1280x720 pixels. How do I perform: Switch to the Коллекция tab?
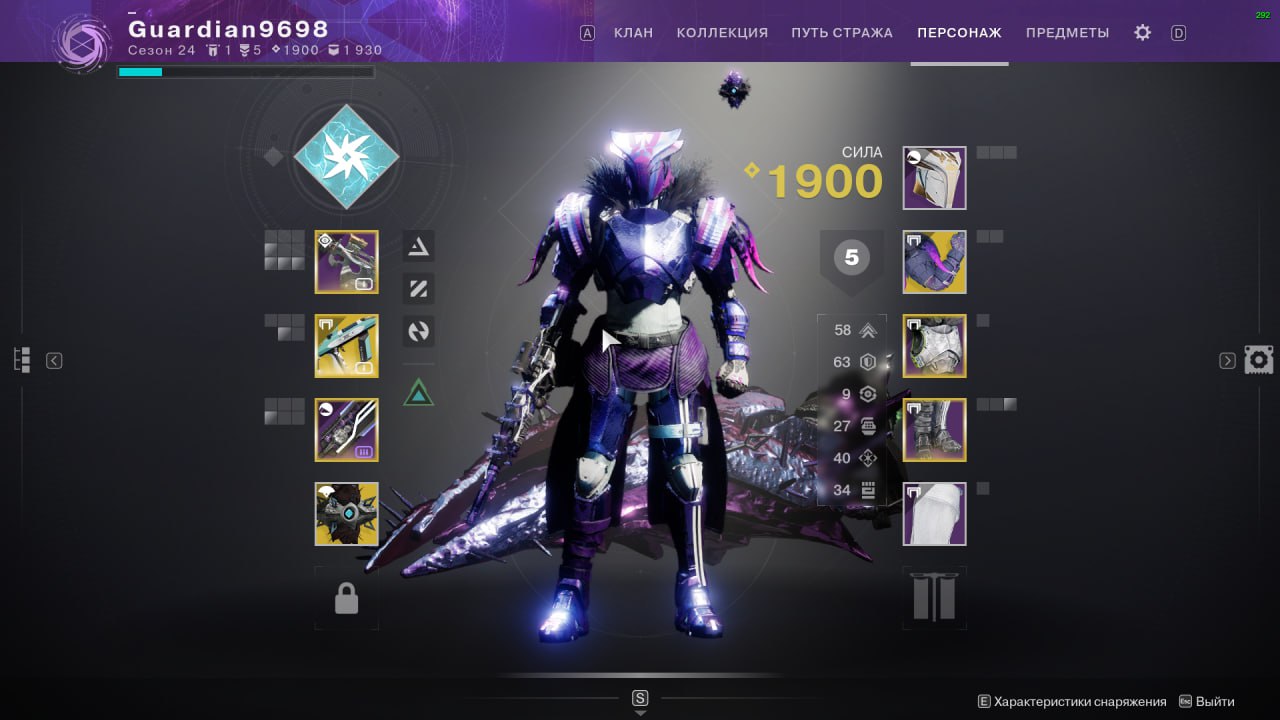722,33
